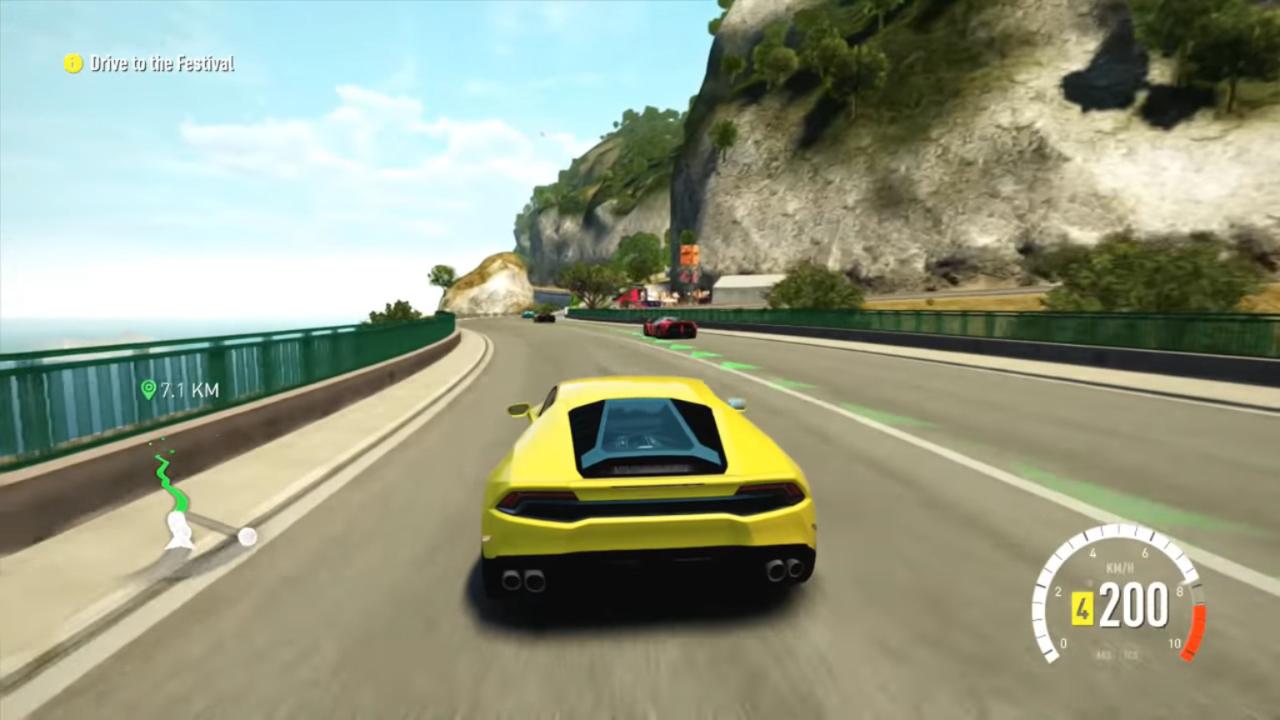
Task: Click the number 10 on the tachometer dial
Action: pyautogui.click(x=1175, y=642)
